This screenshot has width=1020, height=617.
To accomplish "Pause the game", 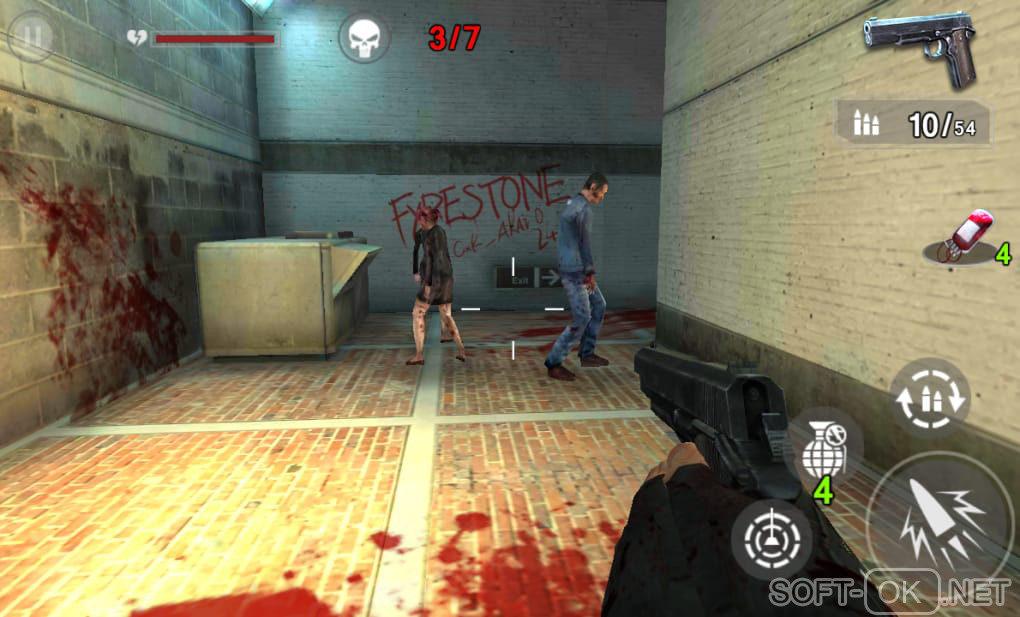I will tap(32, 37).
